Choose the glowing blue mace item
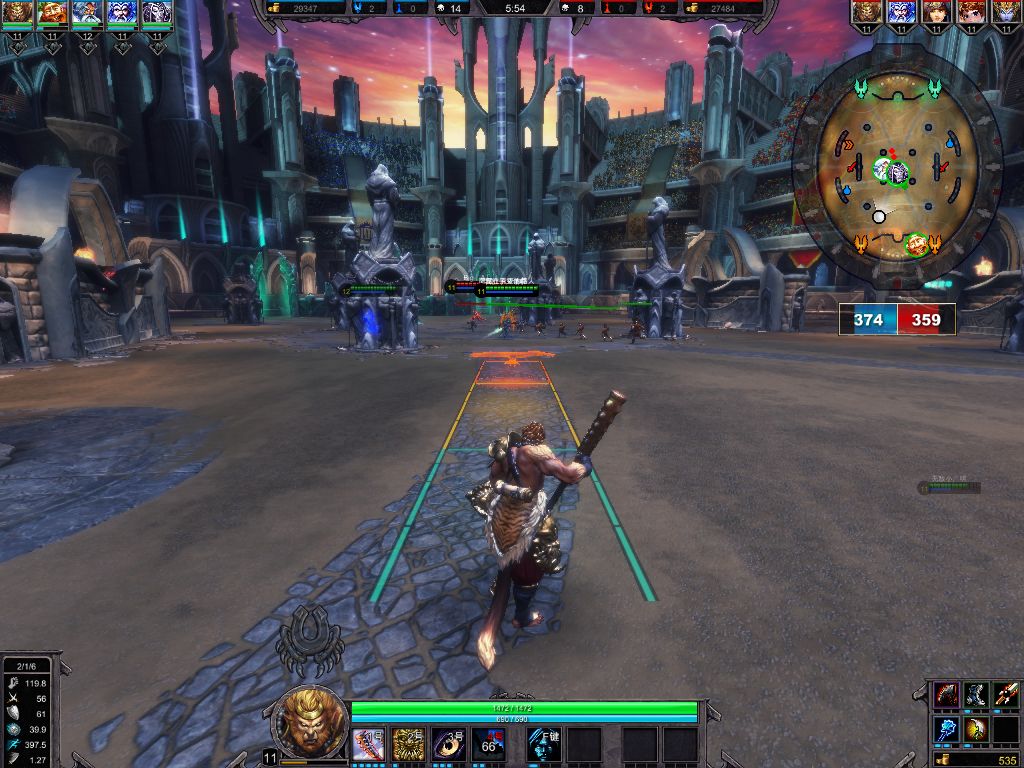This screenshot has height=768, width=1024. [x=946, y=729]
